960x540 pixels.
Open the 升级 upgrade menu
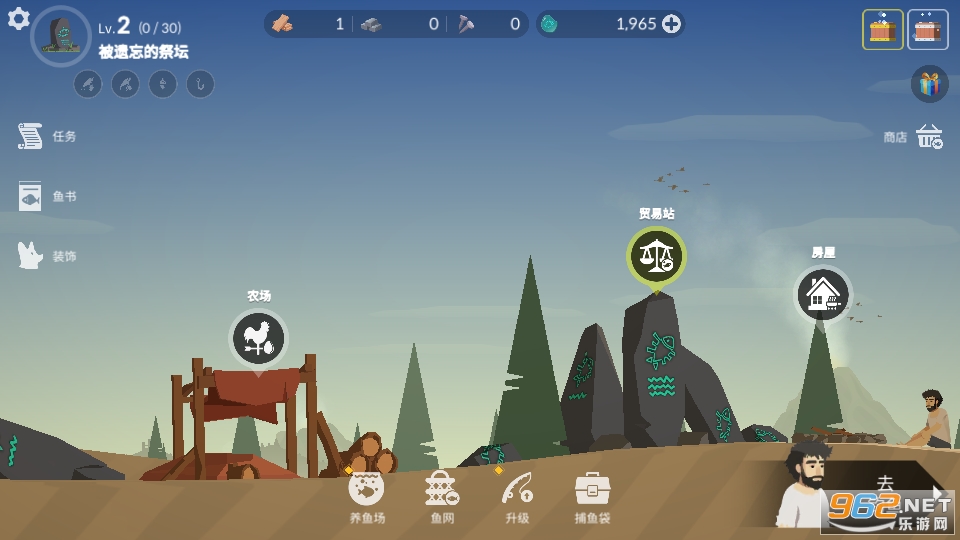(516, 489)
